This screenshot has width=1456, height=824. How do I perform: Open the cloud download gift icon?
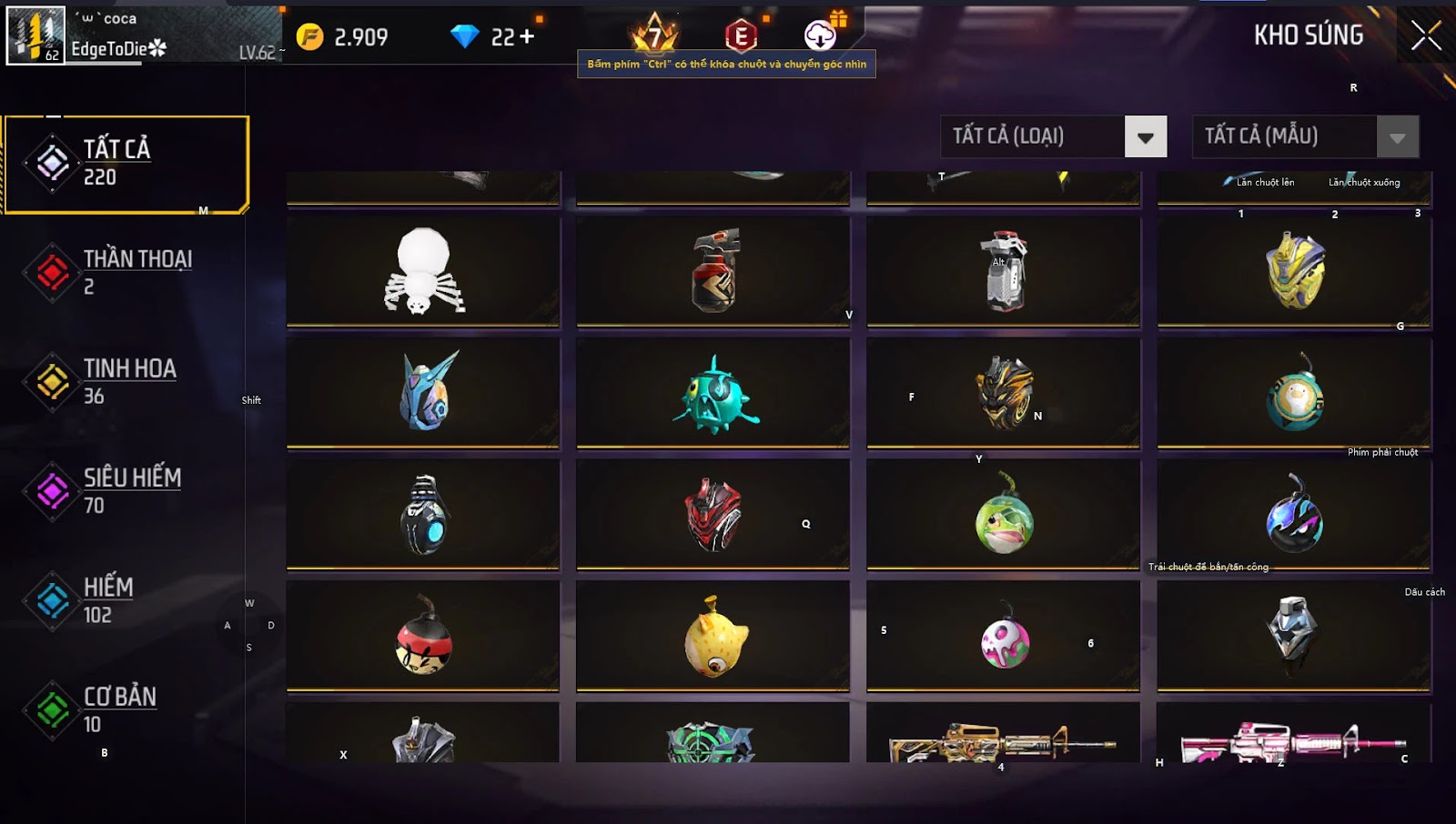[x=821, y=35]
